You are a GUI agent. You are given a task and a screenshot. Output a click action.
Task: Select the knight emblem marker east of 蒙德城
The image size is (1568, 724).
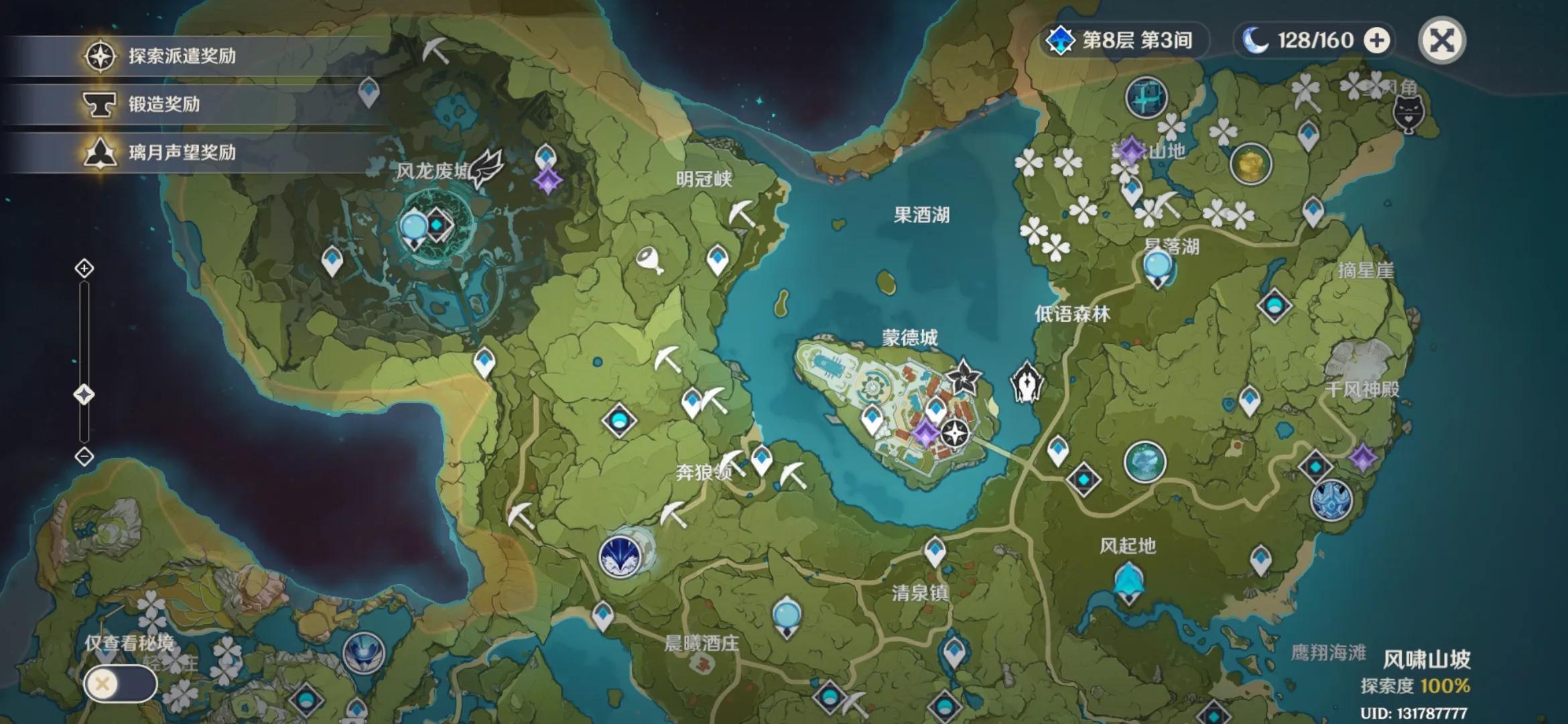pos(1026,382)
